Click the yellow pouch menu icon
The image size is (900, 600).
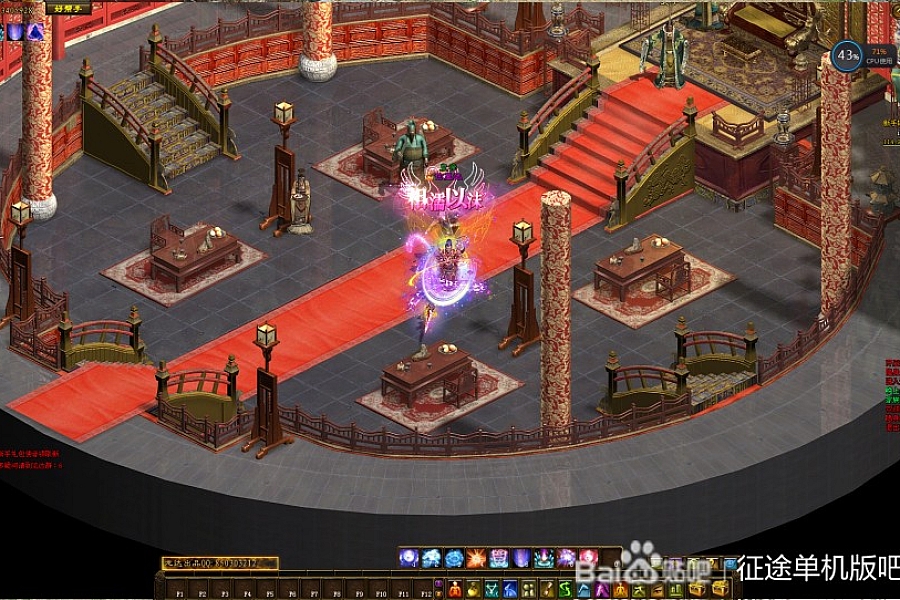(x=472, y=589)
